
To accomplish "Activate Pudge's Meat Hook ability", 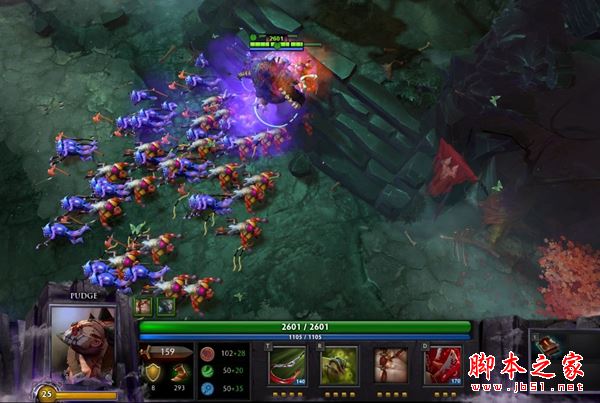I will pos(287,366).
